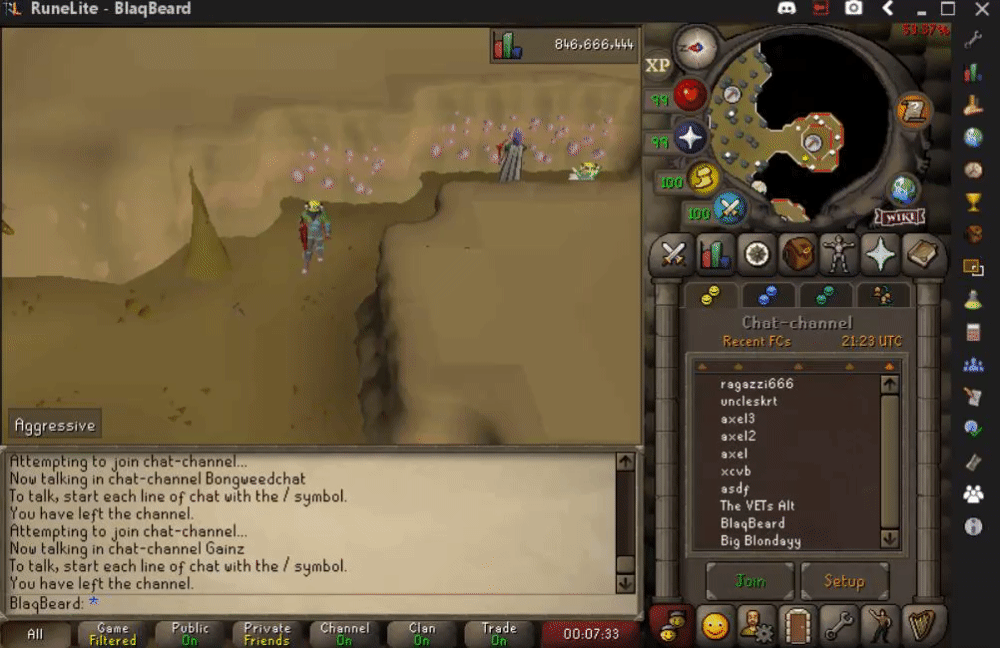The image size is (1000, 648).
Task: Open the Emotes smiley tab
Action: [x=714, y=626]
